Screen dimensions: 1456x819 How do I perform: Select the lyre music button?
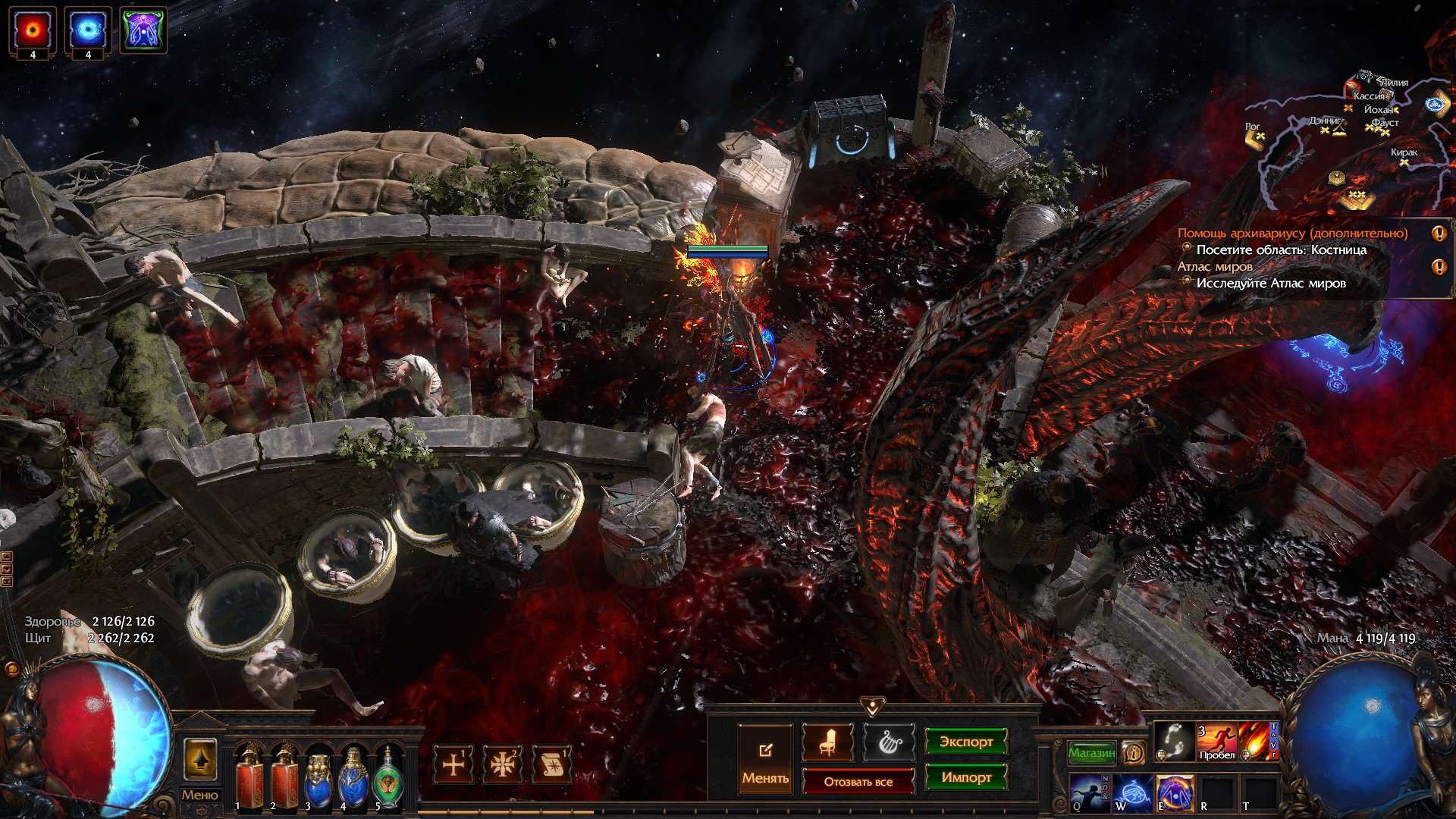pos(890,742)
